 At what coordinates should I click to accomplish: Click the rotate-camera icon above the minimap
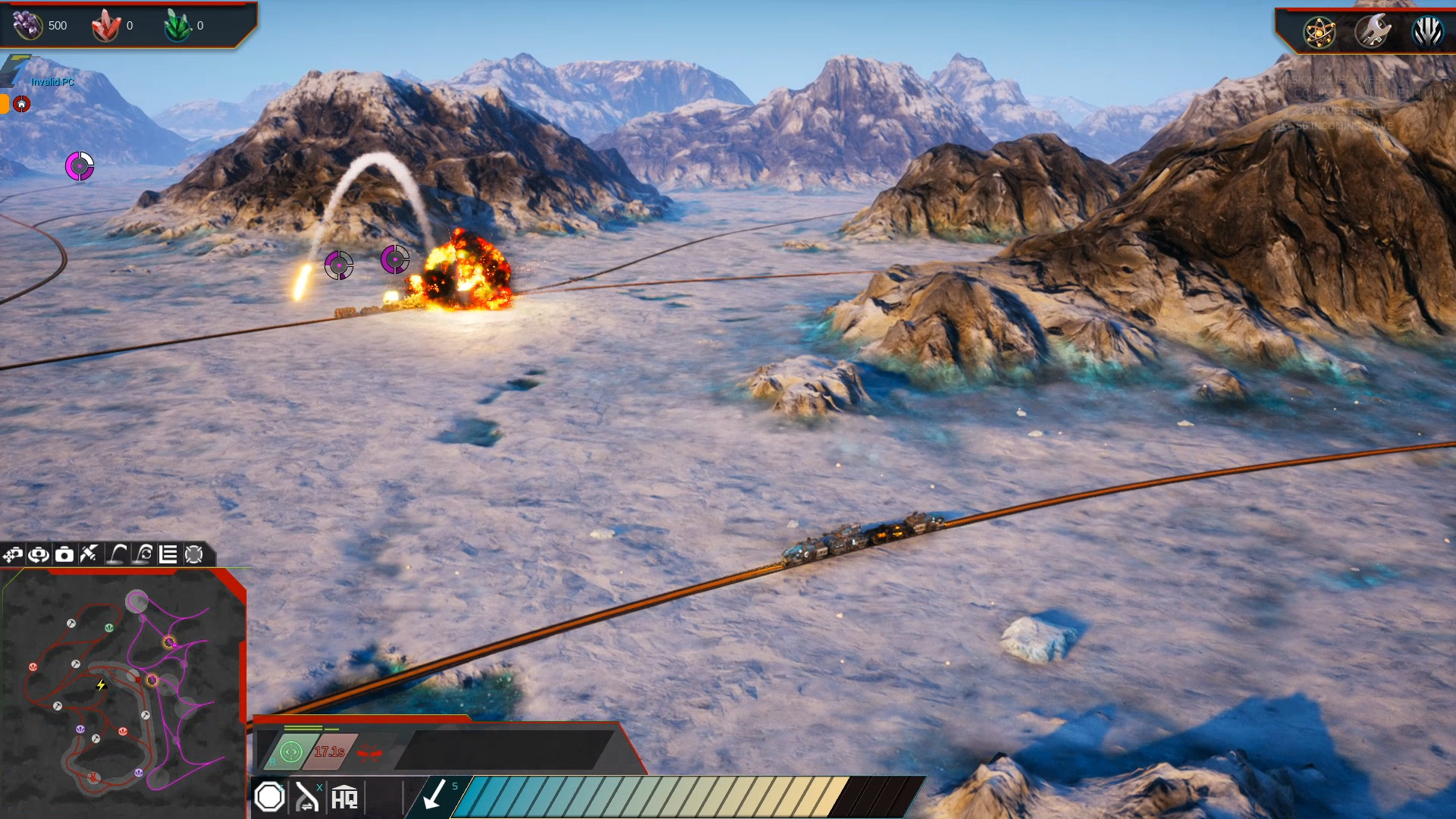click(38, 555)
